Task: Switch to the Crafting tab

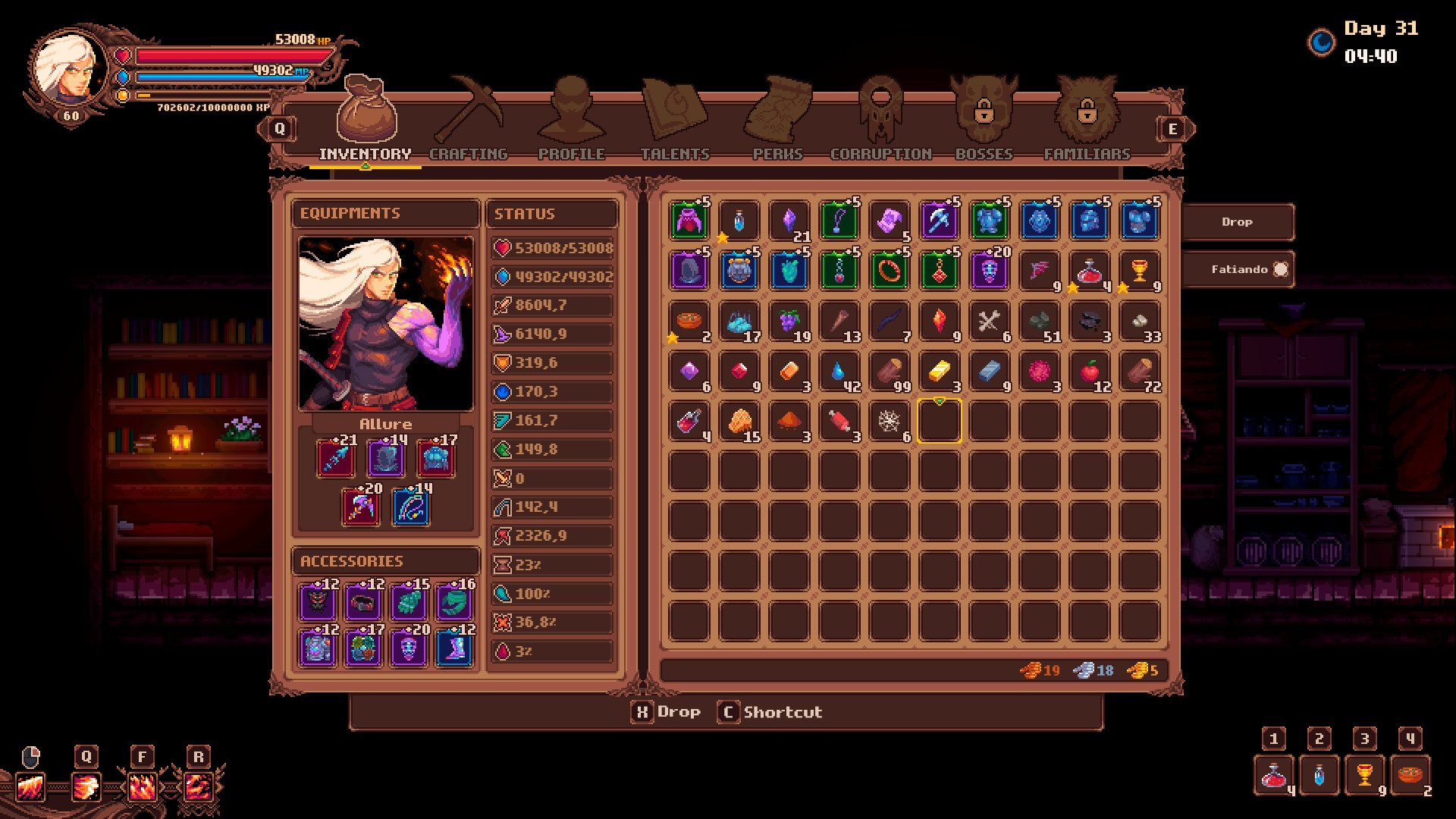Action: click(x=469, y=121)
